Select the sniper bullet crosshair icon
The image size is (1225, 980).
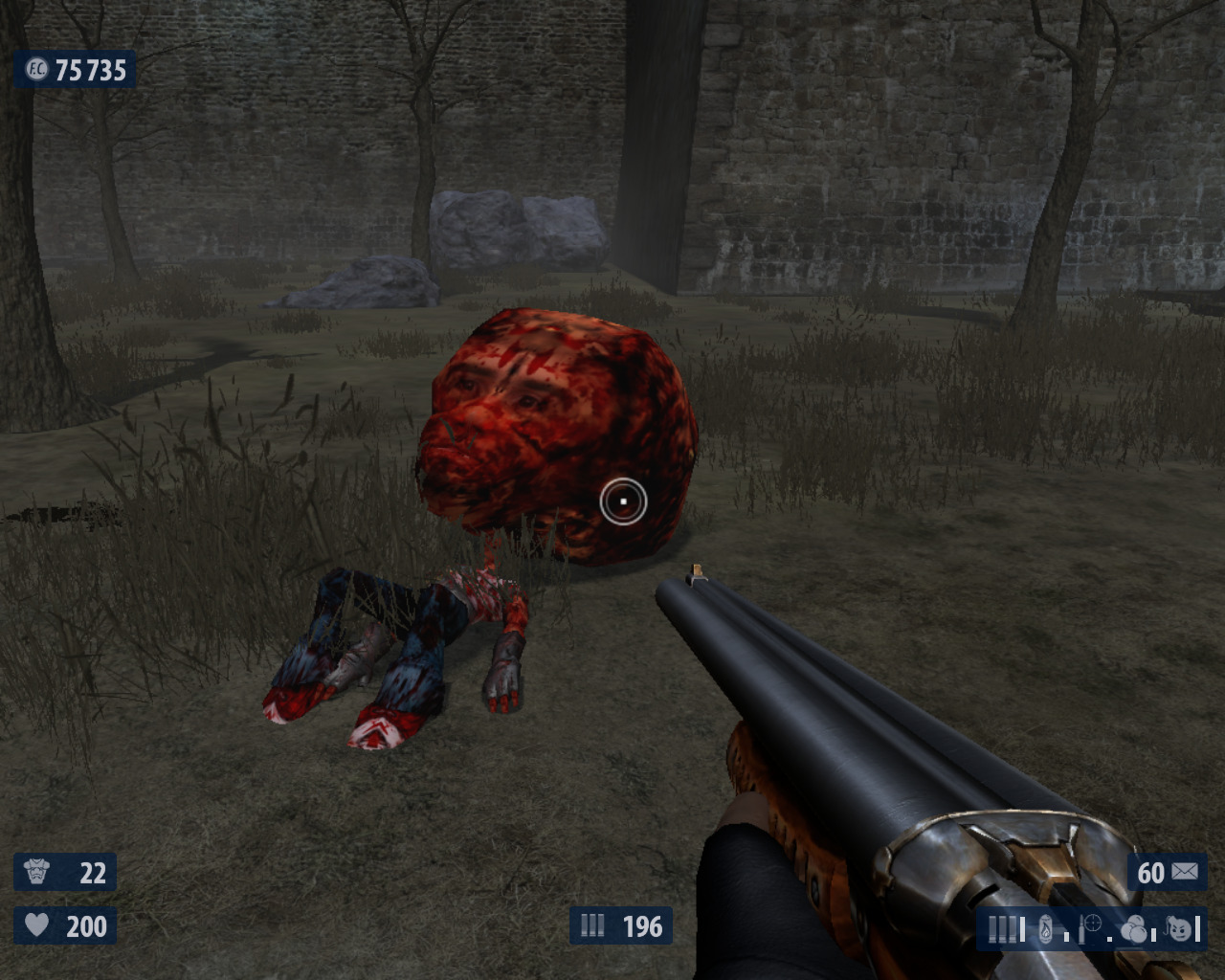pyautogui.click(x=1090, y=925)
